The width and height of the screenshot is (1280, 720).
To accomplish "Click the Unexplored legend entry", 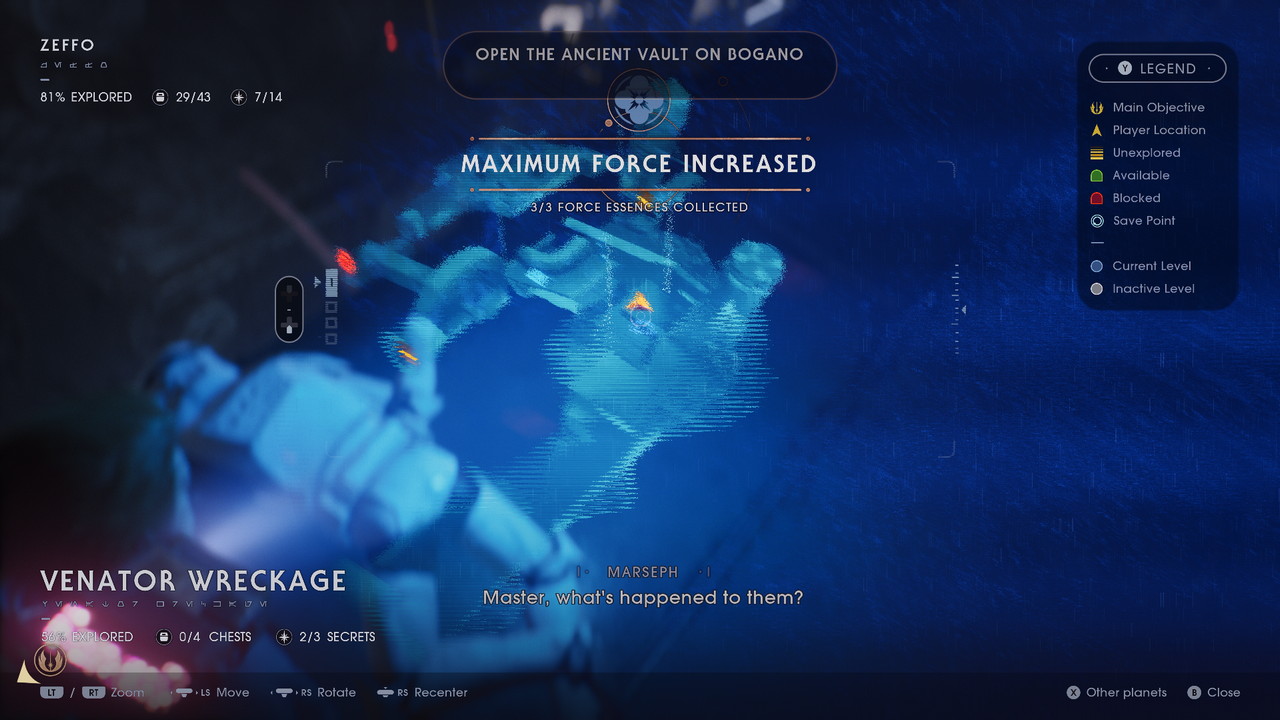I will [x=1146, y=153].
